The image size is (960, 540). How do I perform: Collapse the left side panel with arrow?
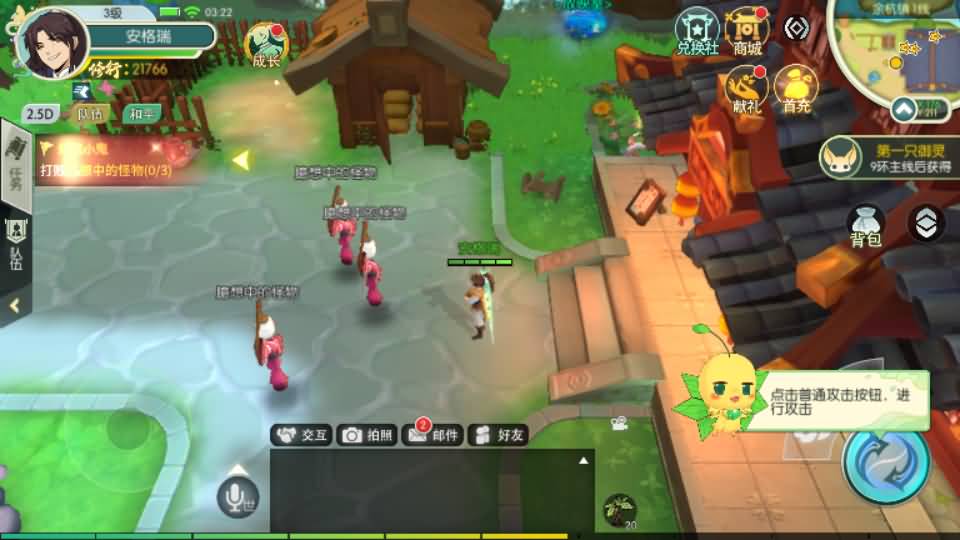(x=15, y=306)
